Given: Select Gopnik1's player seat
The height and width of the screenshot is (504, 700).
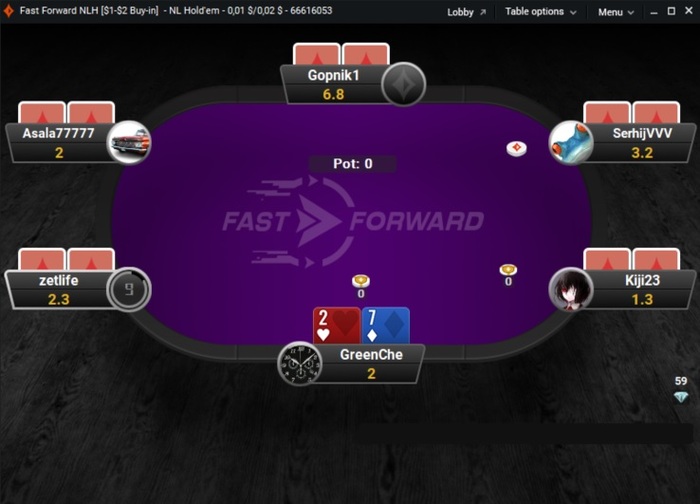Looking at the screenshot, I should [x=334, y=84].
